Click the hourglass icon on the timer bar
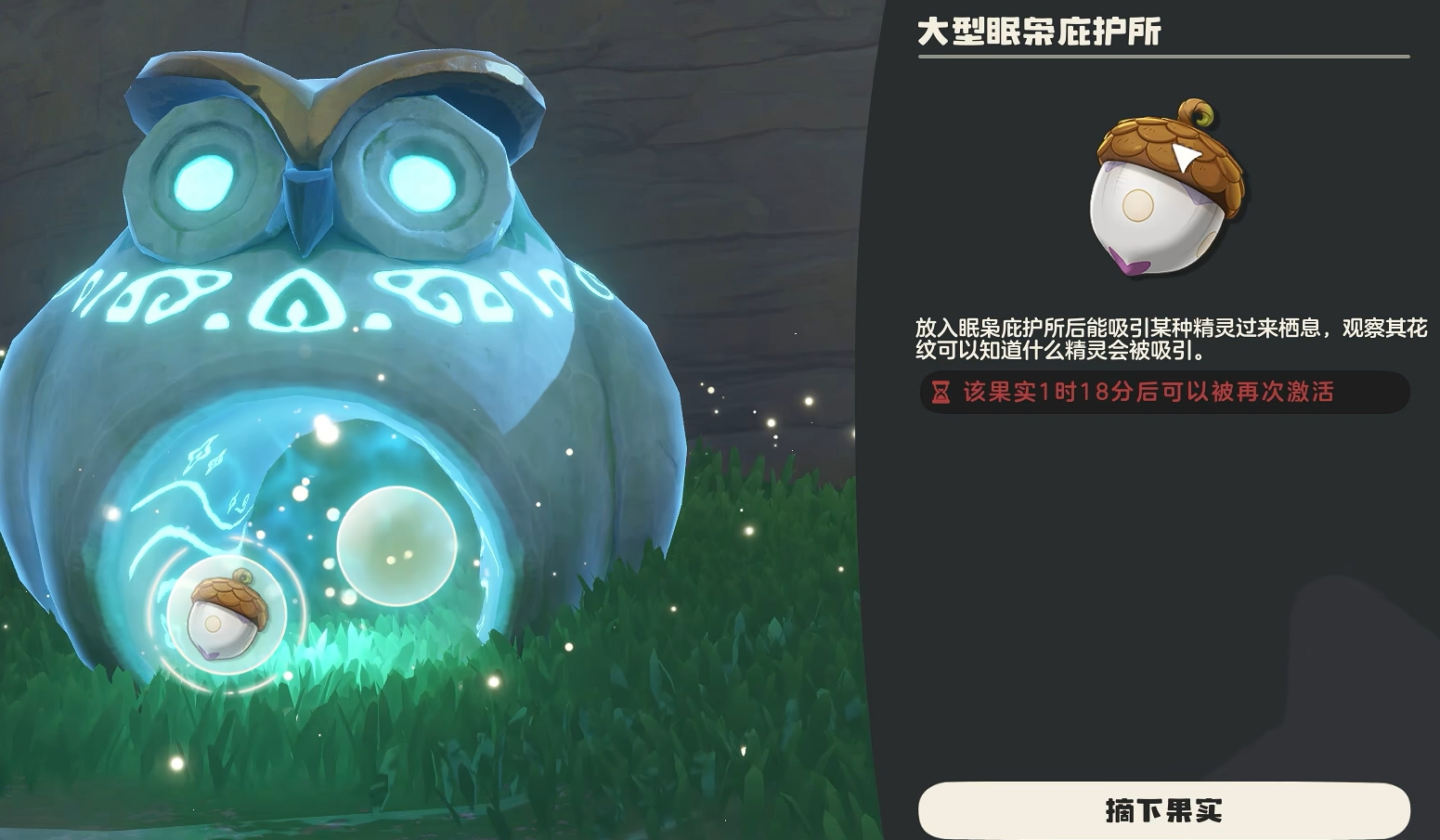Image resolution: width=1440 pixels, height=840 pixels. [x=940, y=394]
